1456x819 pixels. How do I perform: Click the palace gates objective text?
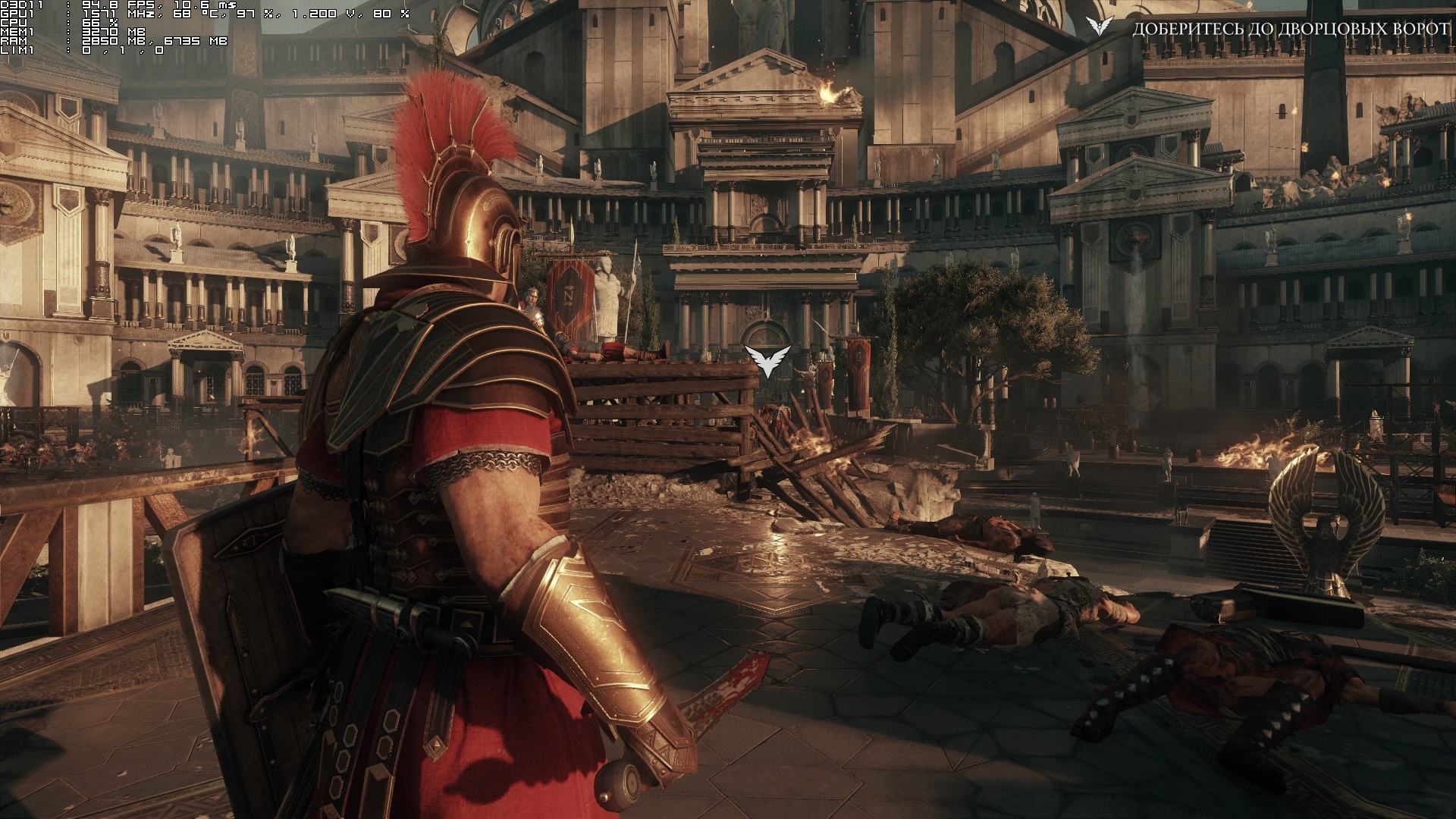[x=1290, y=29]
